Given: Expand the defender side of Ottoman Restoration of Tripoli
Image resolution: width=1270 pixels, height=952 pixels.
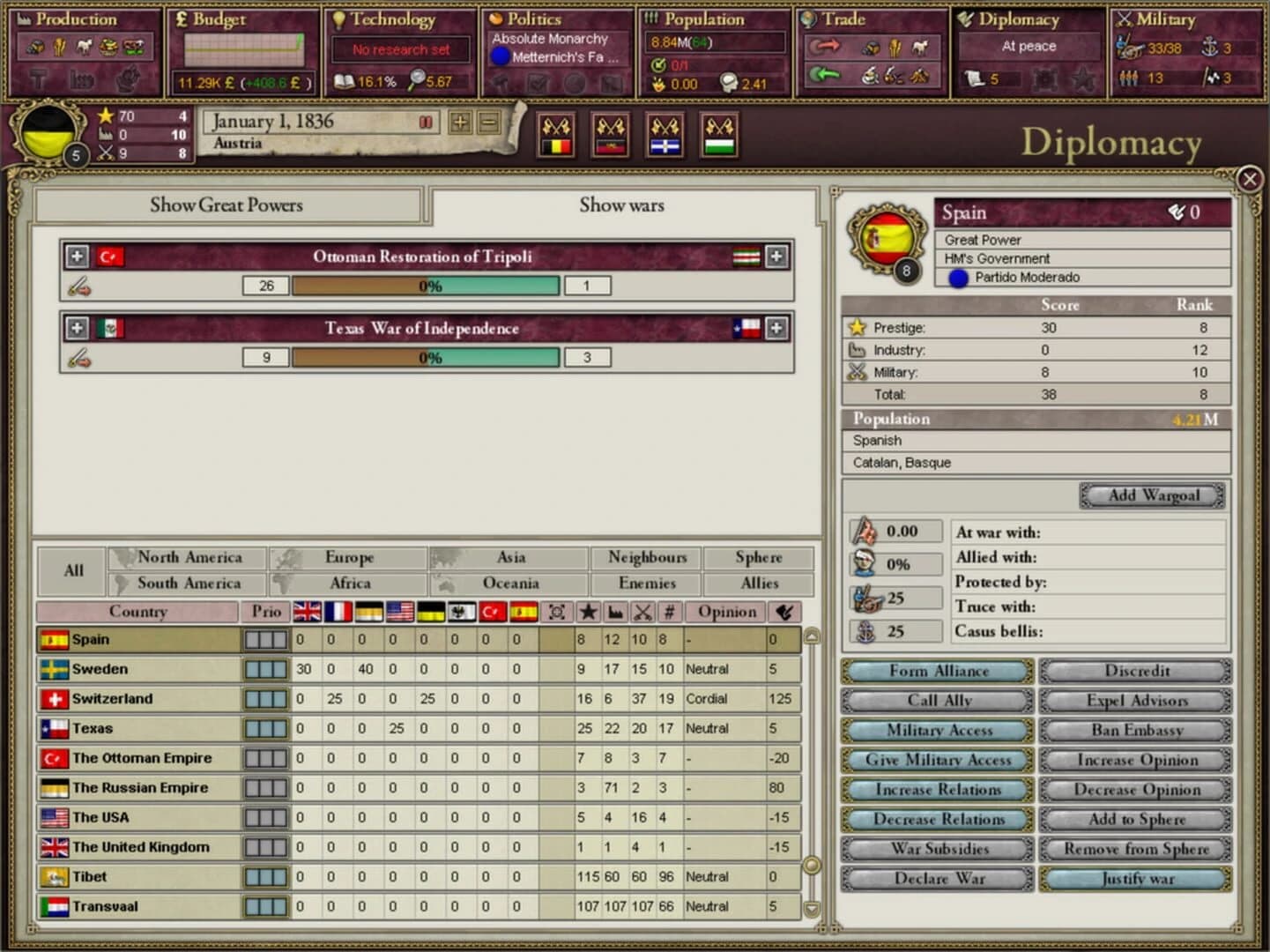Looking at the screenshot, I should [x=776, y=257].
